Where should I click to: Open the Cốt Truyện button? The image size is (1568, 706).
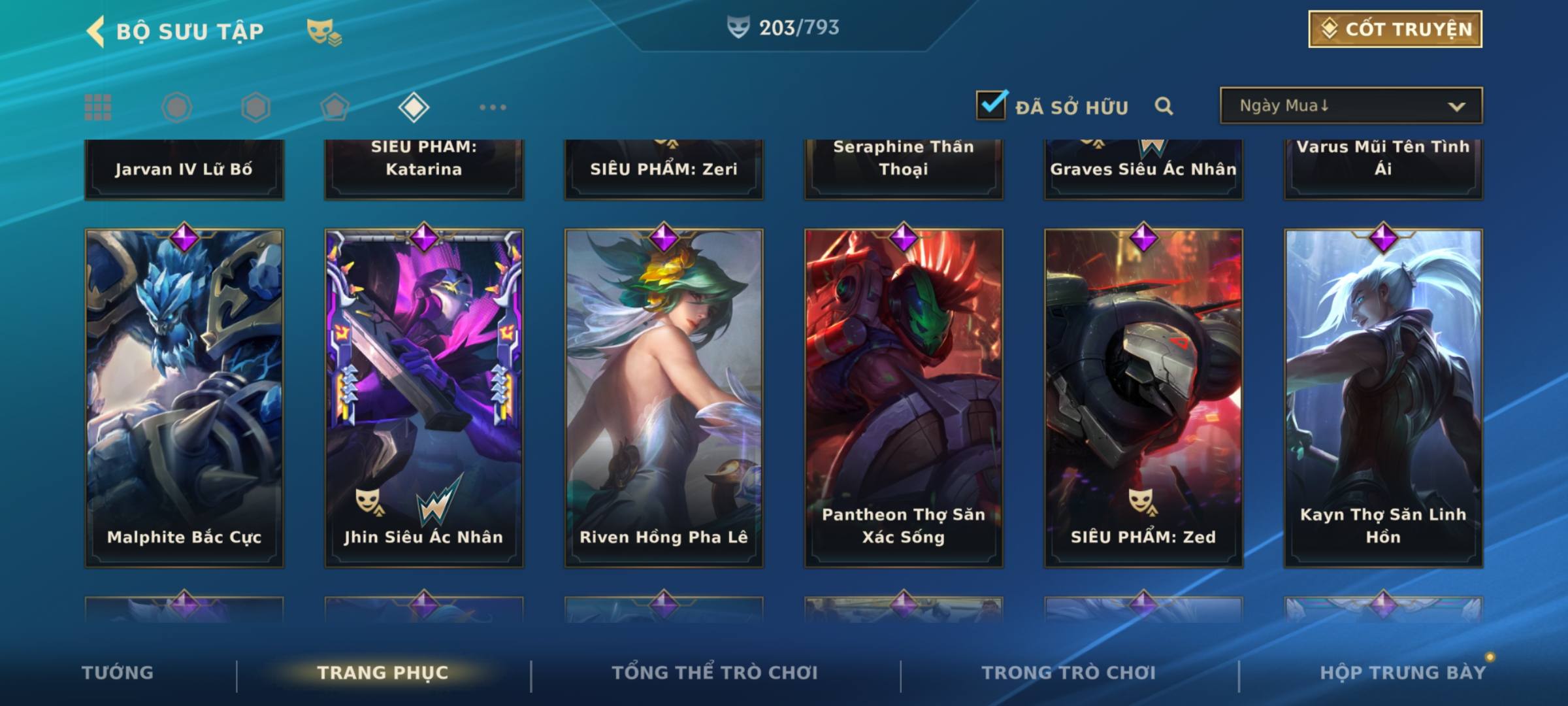click(1395, 29)
